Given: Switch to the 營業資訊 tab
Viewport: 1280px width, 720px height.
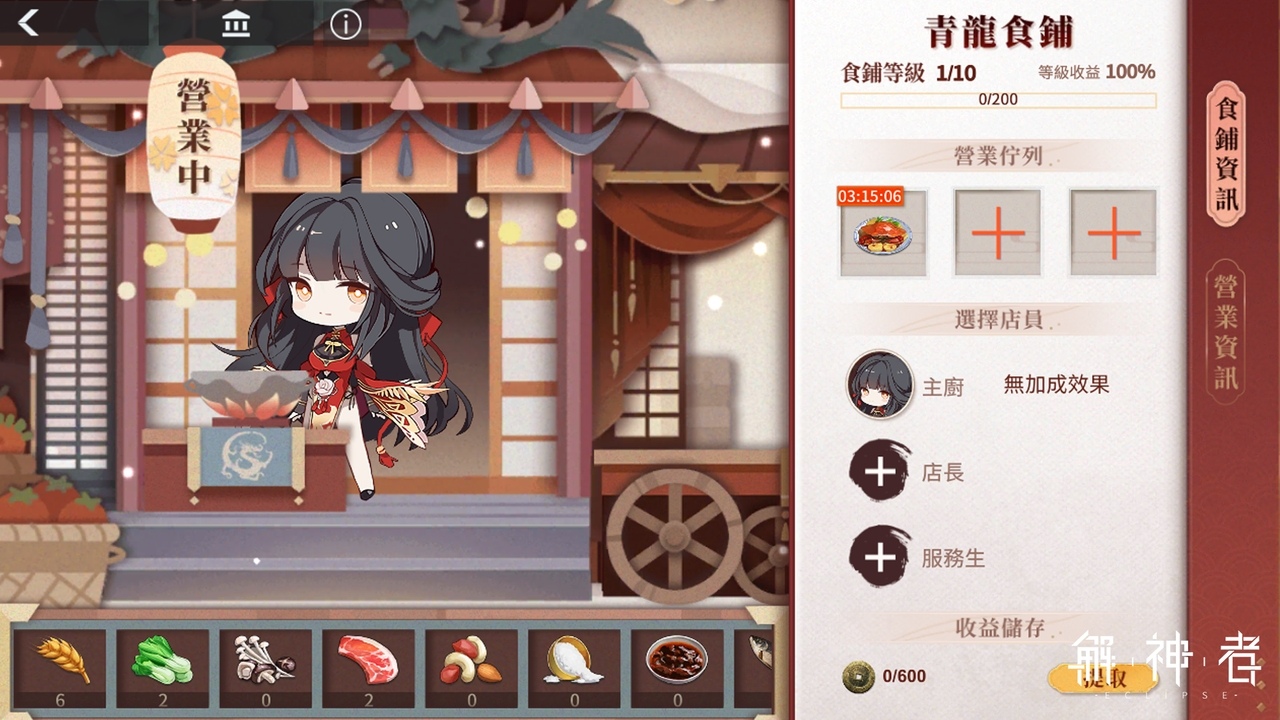Looking at the screenshot, I should tap(1226, 331).
